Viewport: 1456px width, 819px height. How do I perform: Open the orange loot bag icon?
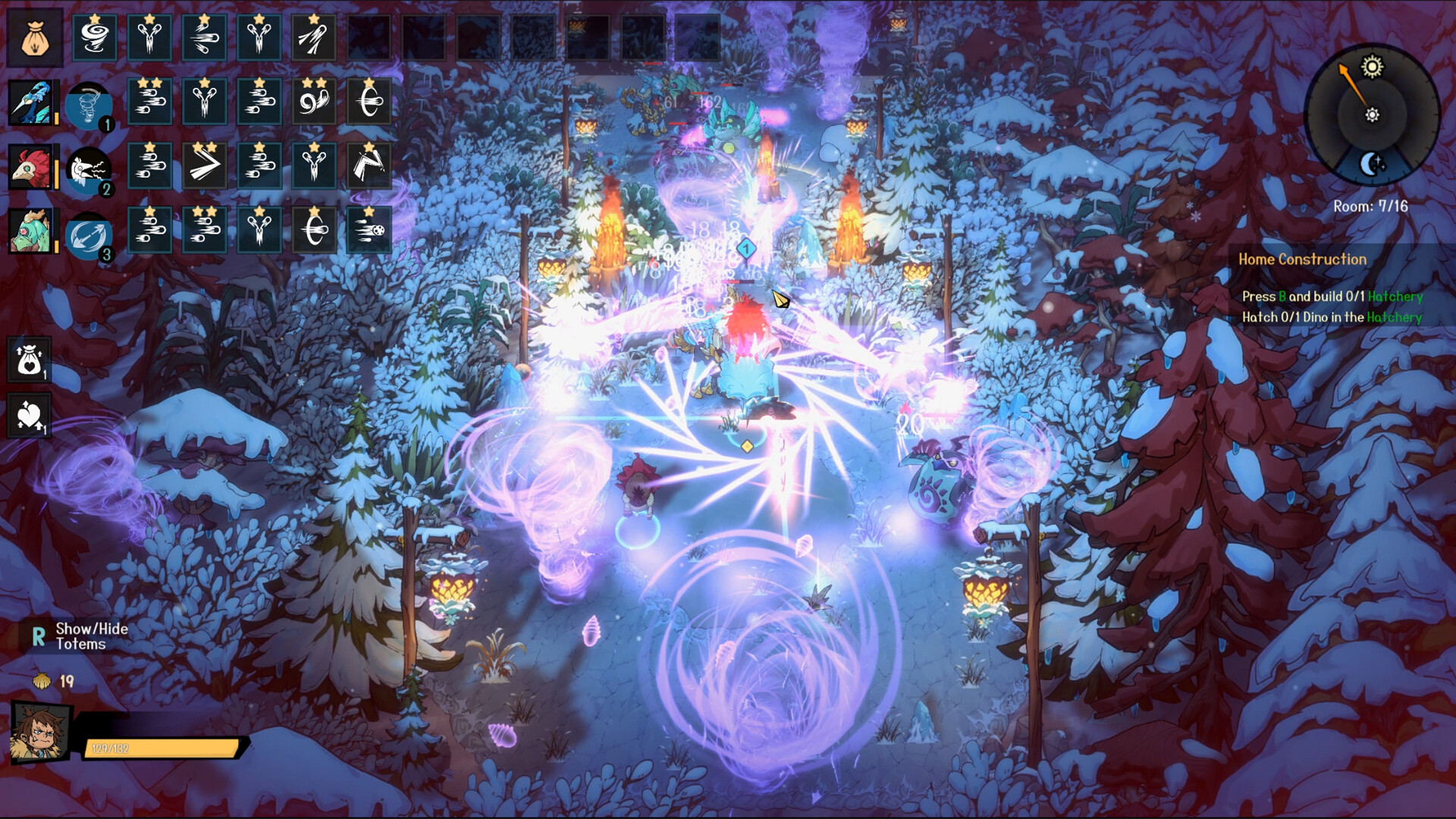point(35,38)
